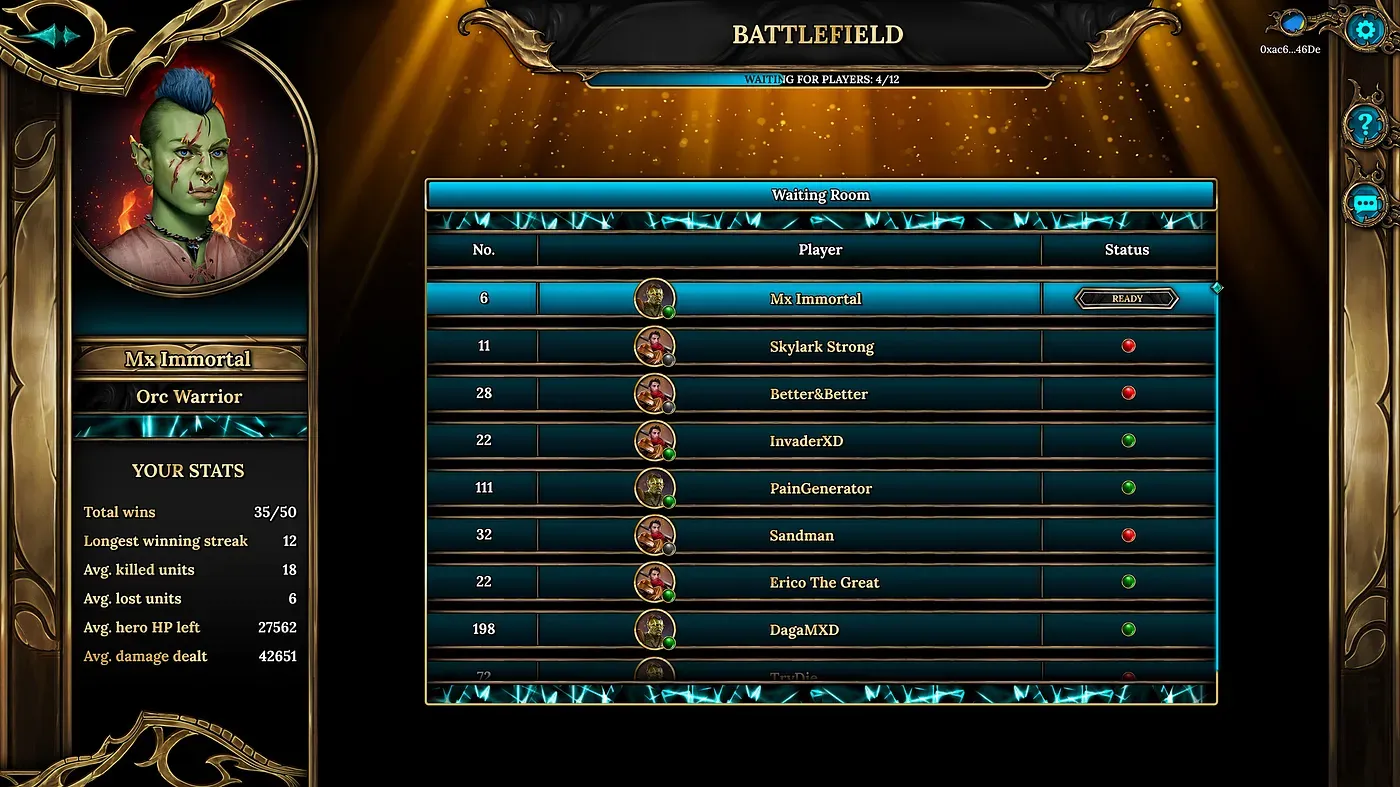
Task: Click the waiting room list scrollbar handle
Action: pyautogui.click(x=1217, y=288)
